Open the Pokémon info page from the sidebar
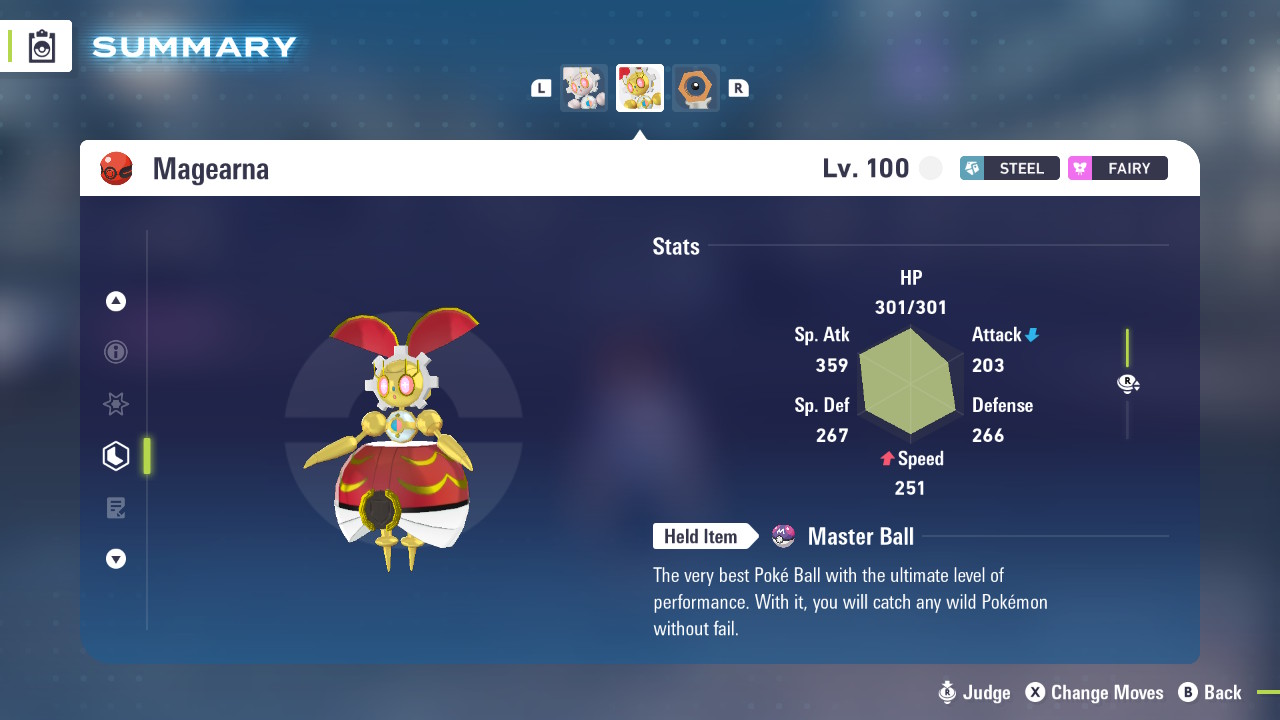The width and height of the screenshot is (1280, 720). coord(115,352)
